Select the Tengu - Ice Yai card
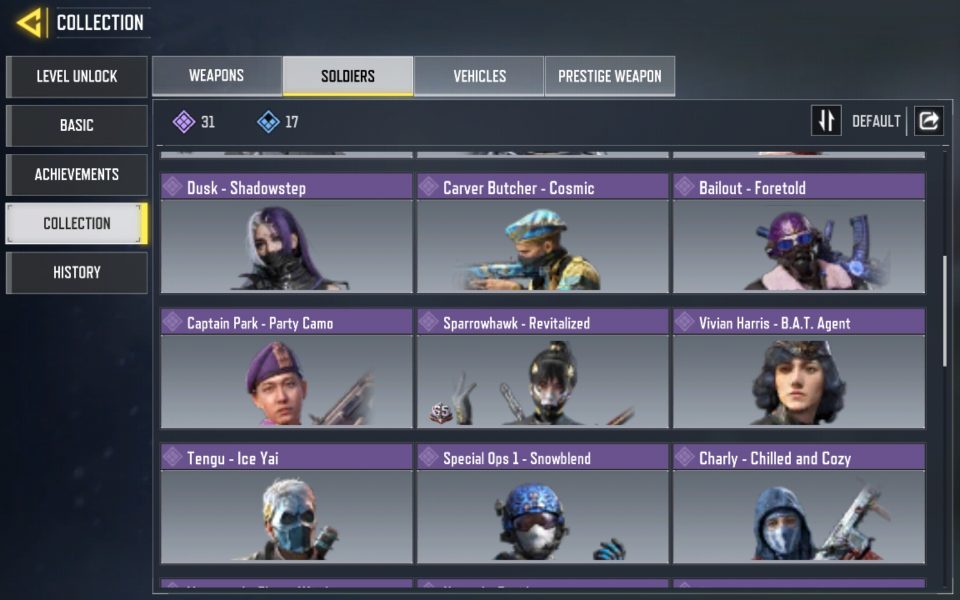 [286, 504]
